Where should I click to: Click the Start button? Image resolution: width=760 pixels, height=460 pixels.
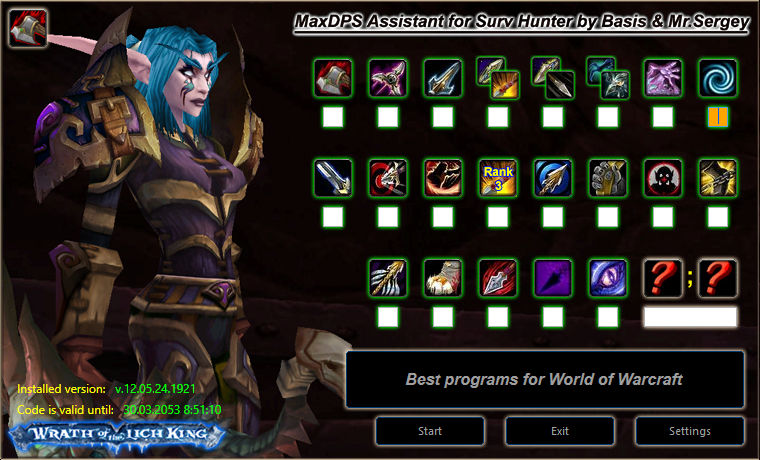pos(430,431)
